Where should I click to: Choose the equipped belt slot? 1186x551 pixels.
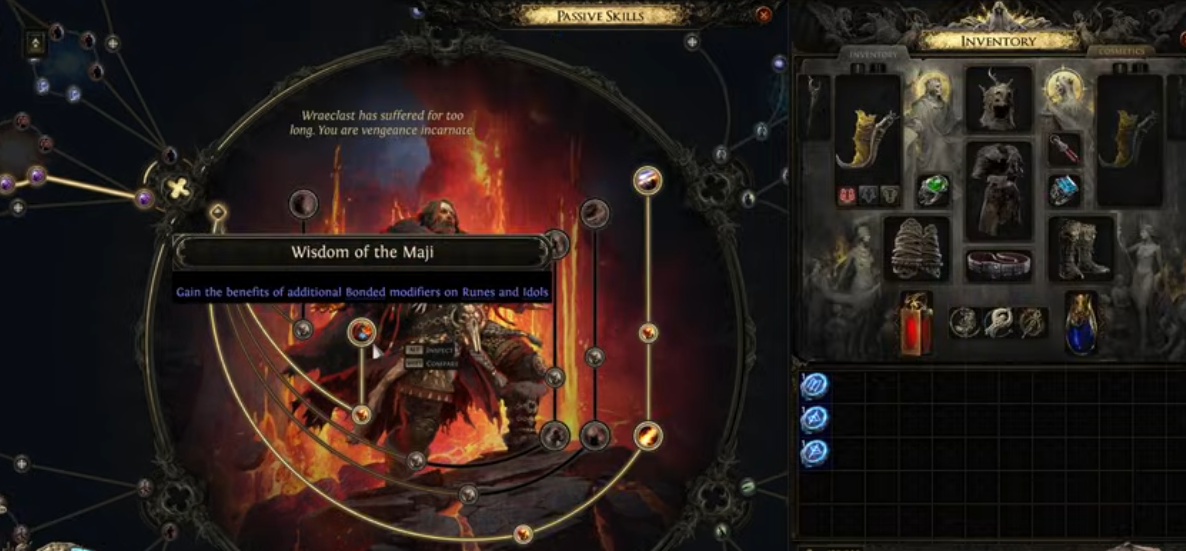tap(998, 266)
